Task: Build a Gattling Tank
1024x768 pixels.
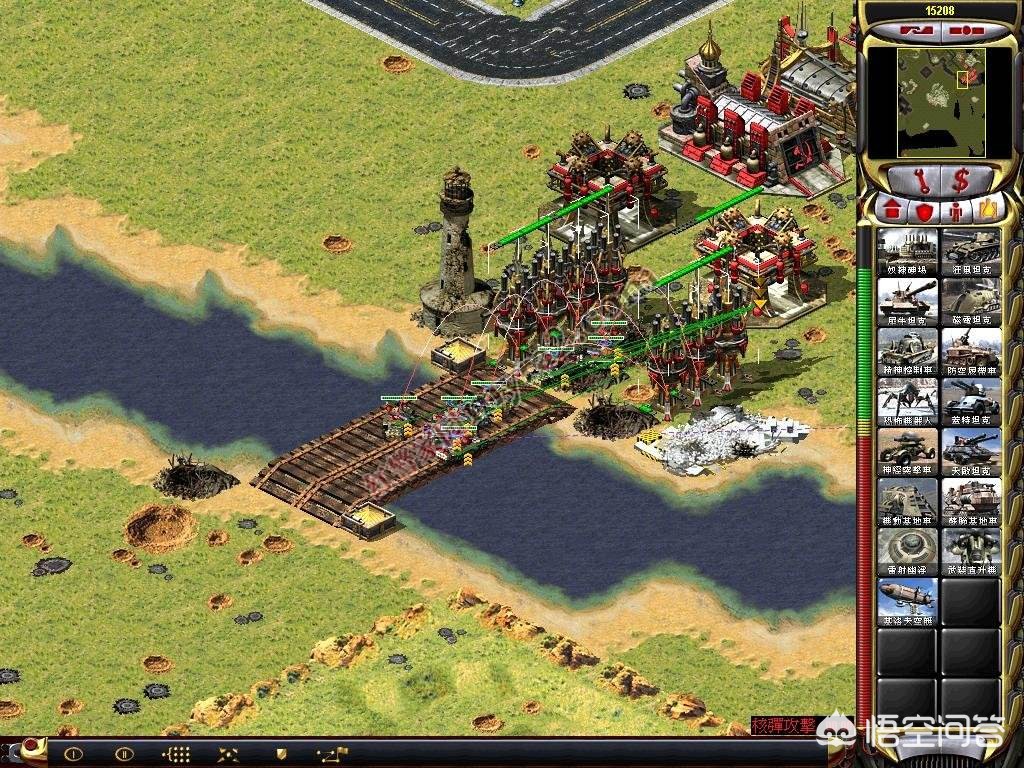Action: pos(970,400)
